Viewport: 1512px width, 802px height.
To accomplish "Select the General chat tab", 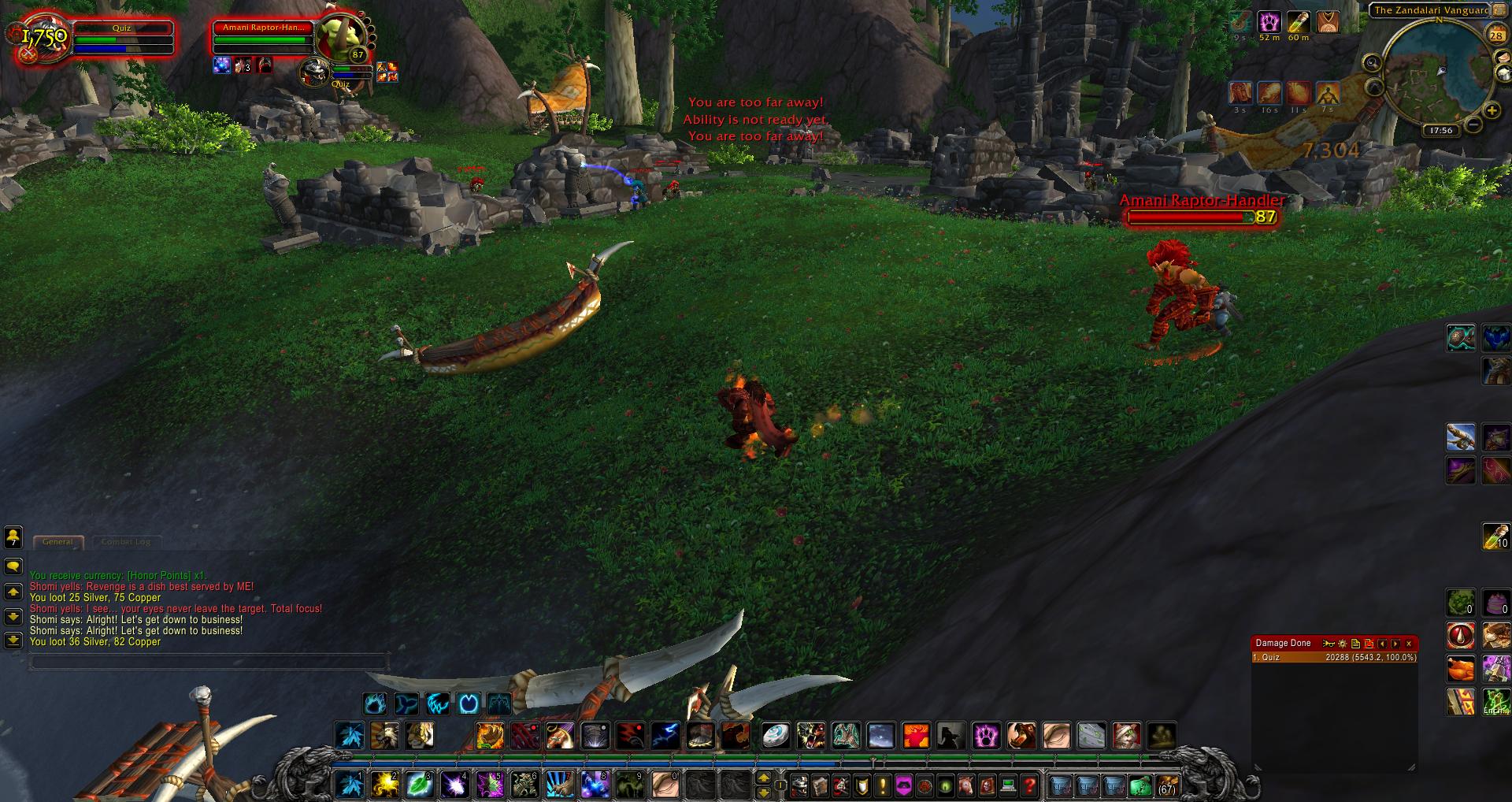I will click(x=57, y=542).
